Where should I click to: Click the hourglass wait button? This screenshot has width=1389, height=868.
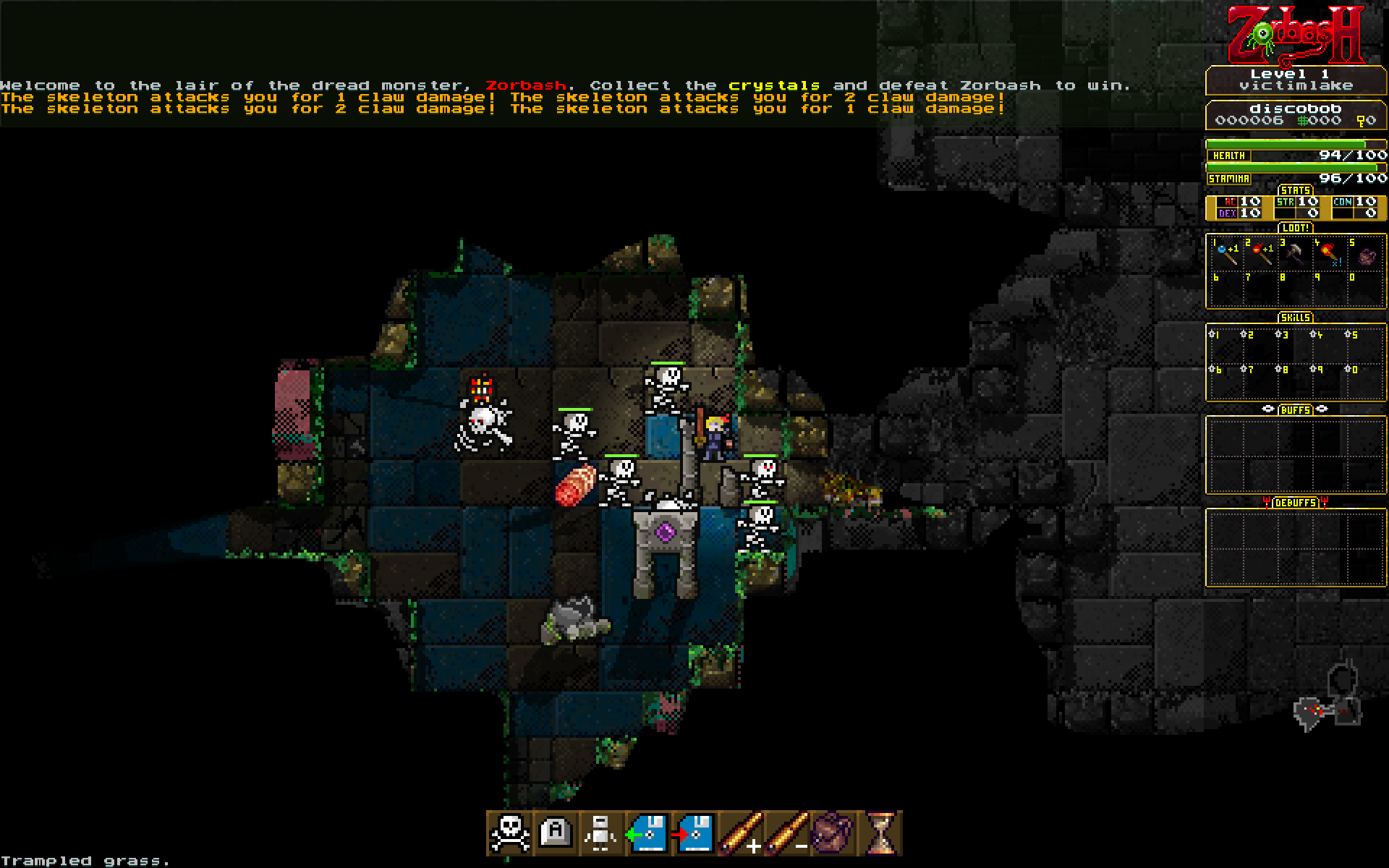coord(880,833)
